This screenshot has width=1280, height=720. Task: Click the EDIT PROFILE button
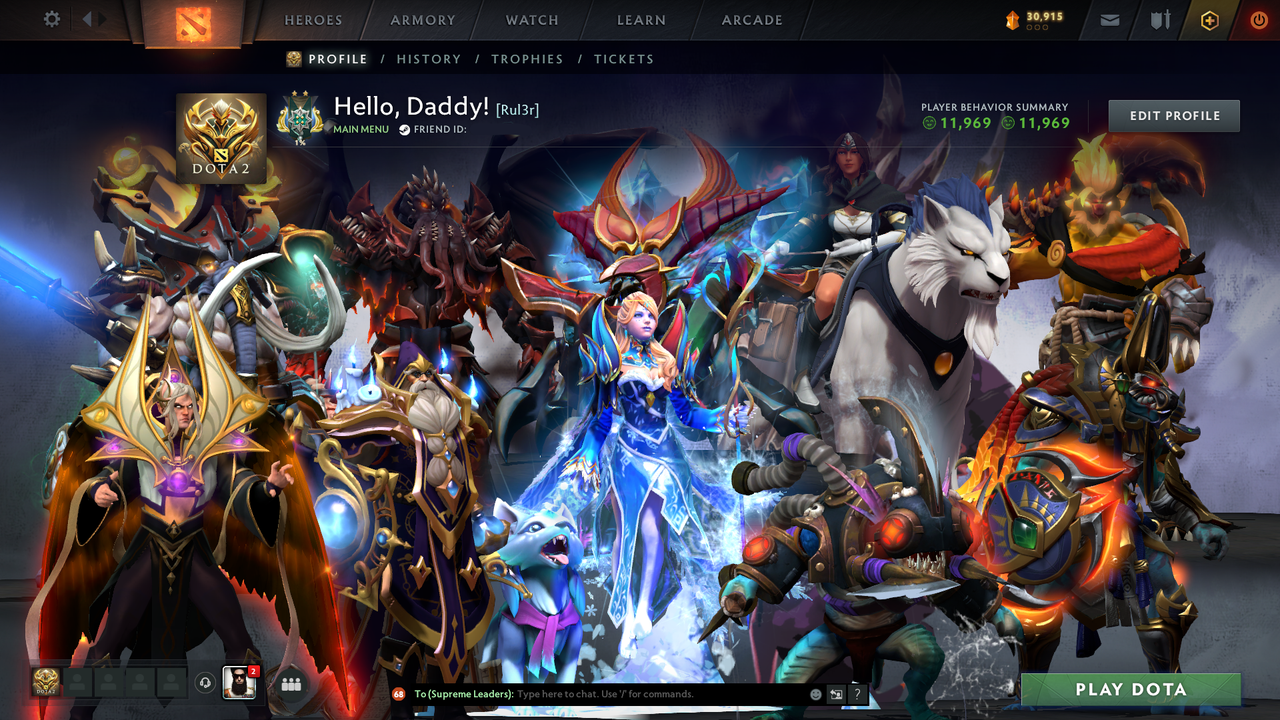tap(1173, 115)
